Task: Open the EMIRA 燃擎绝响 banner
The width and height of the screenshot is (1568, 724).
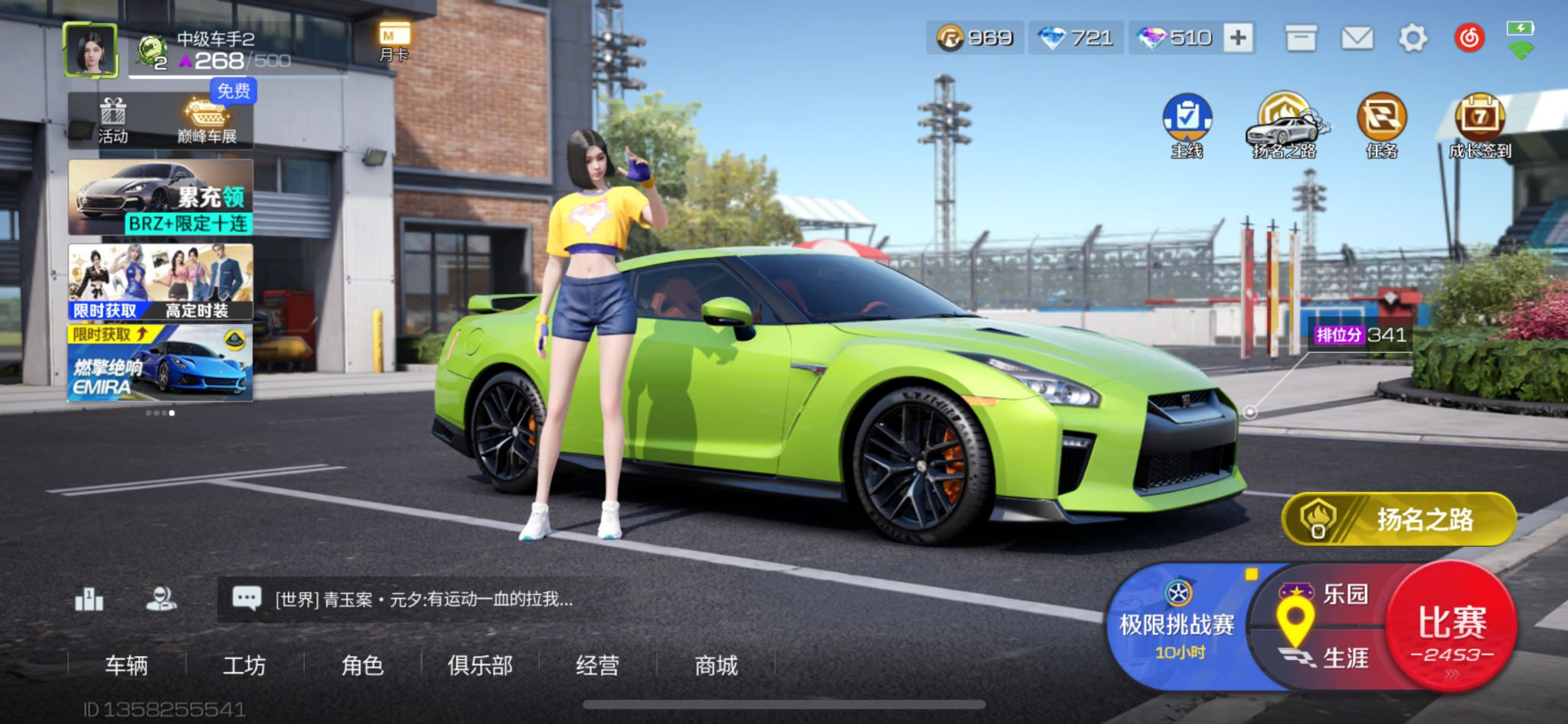Action: pyautogui.click(x=161, y=363)
